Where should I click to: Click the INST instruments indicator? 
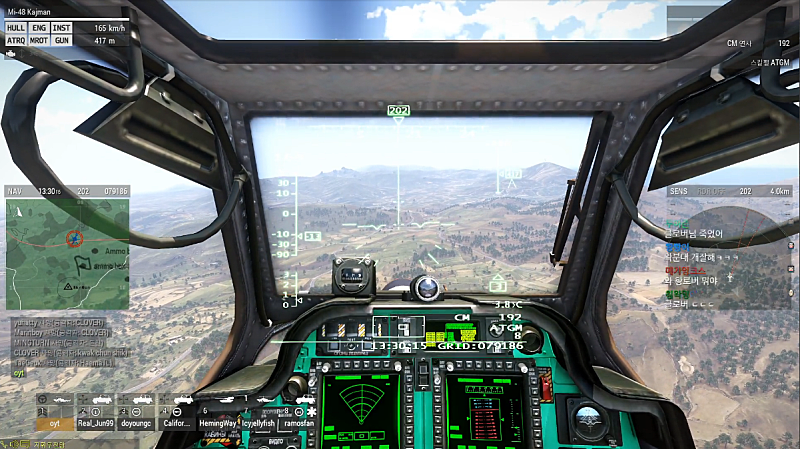tap(62, 28)
